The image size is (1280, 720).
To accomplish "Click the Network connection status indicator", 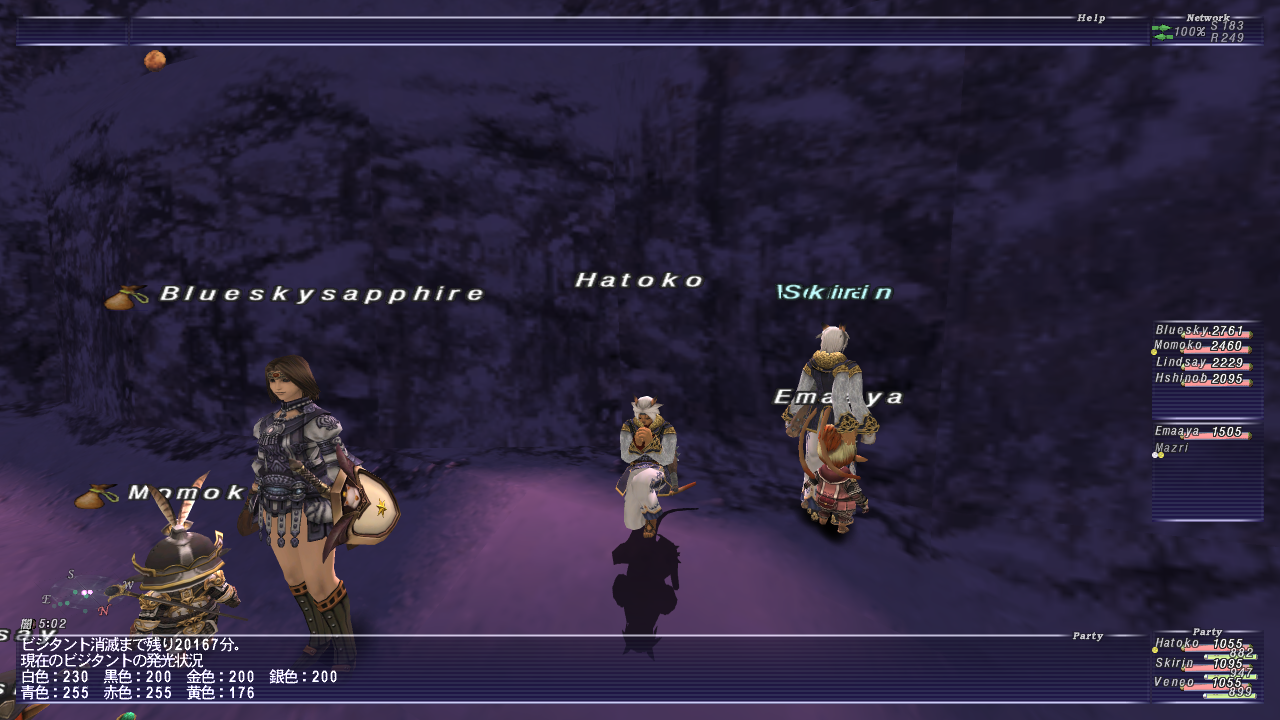I will [x=1206, y=32].
